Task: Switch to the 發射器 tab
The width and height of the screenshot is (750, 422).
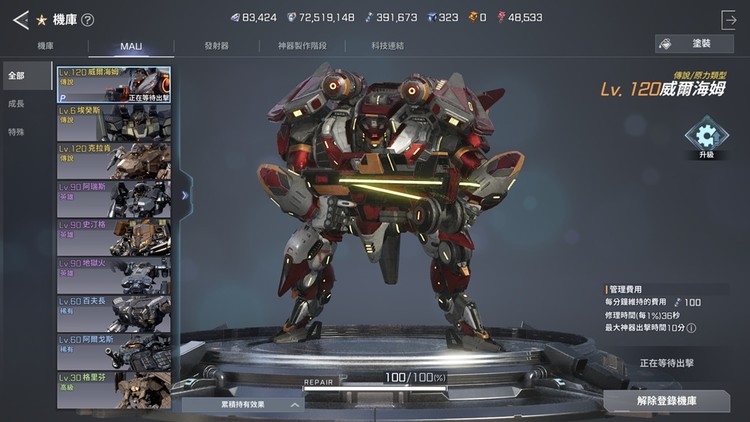Action: tap(216, 46)
